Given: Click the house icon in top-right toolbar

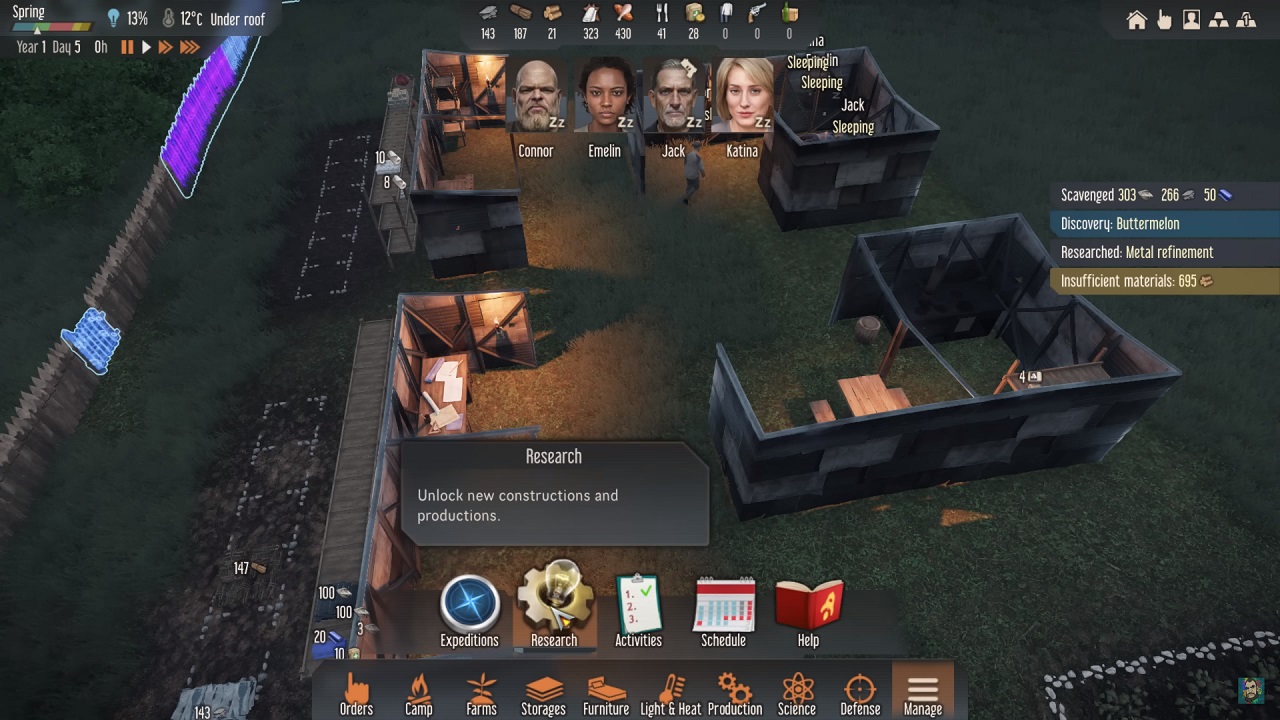Looking at the screenshot, I should pyautogui.click(x=1137, y=20).
